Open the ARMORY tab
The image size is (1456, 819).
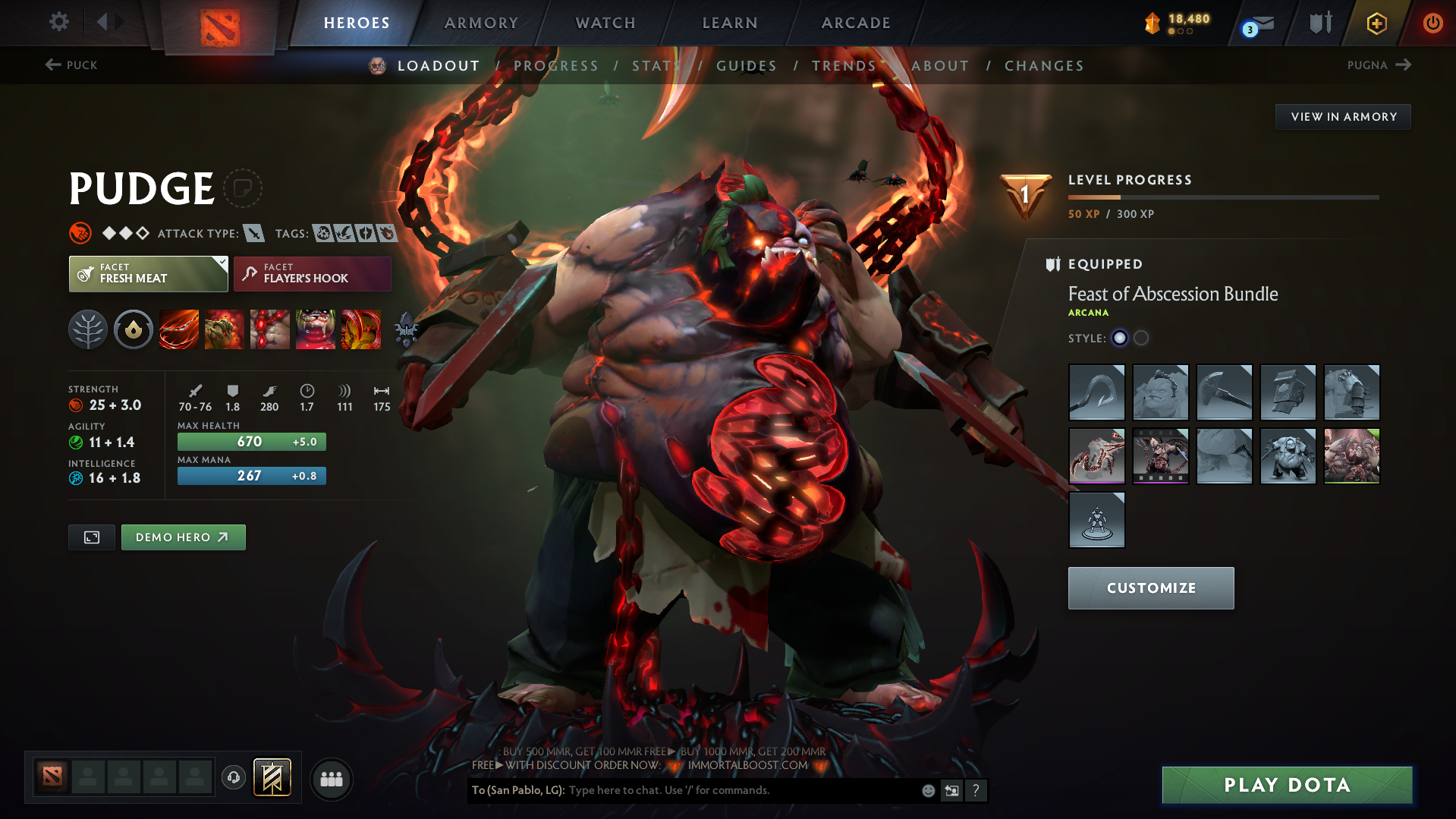pos(481,23)
